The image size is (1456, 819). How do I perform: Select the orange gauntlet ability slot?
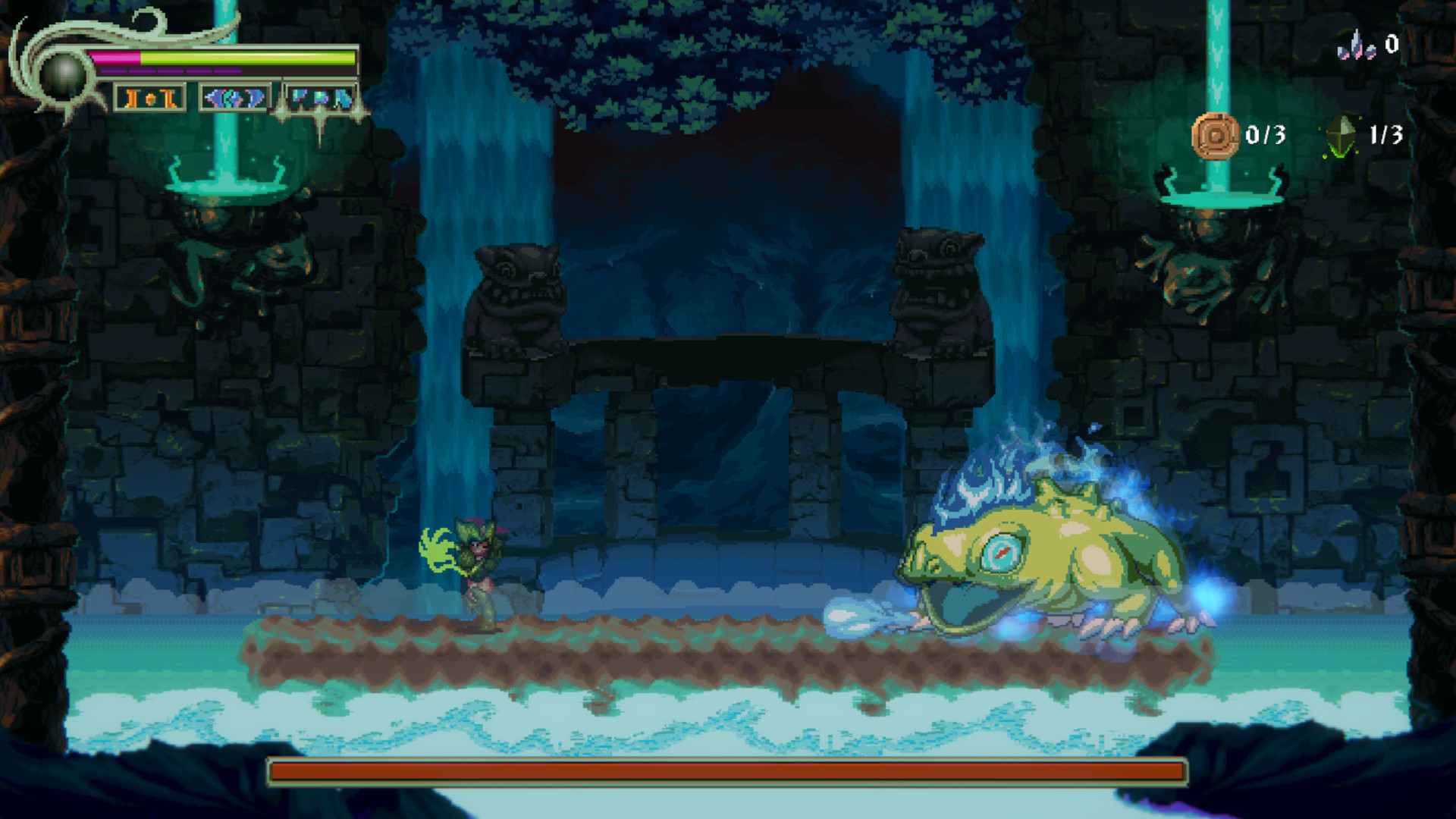150,99
